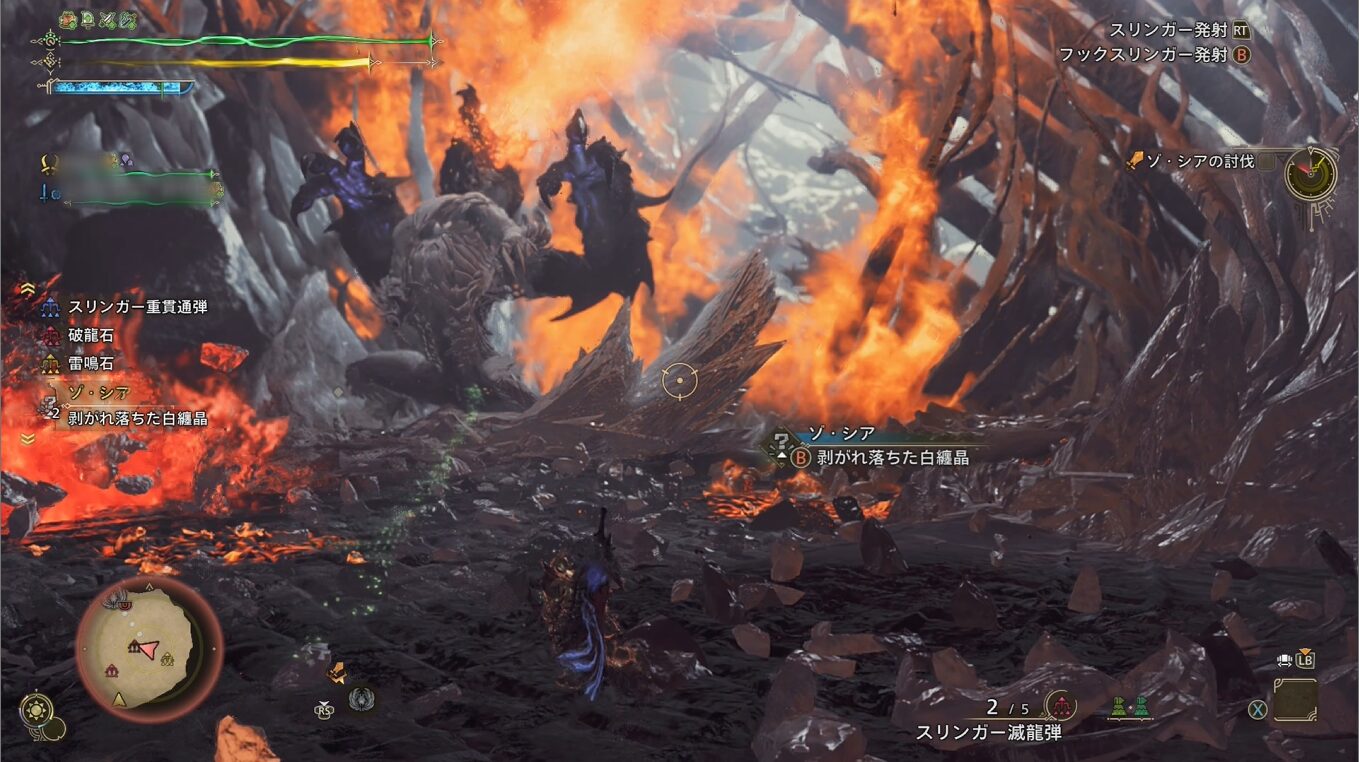
Task: Pick the highlighted 剥がれ落ちた白纏晶 list entry
Action: 137,418
